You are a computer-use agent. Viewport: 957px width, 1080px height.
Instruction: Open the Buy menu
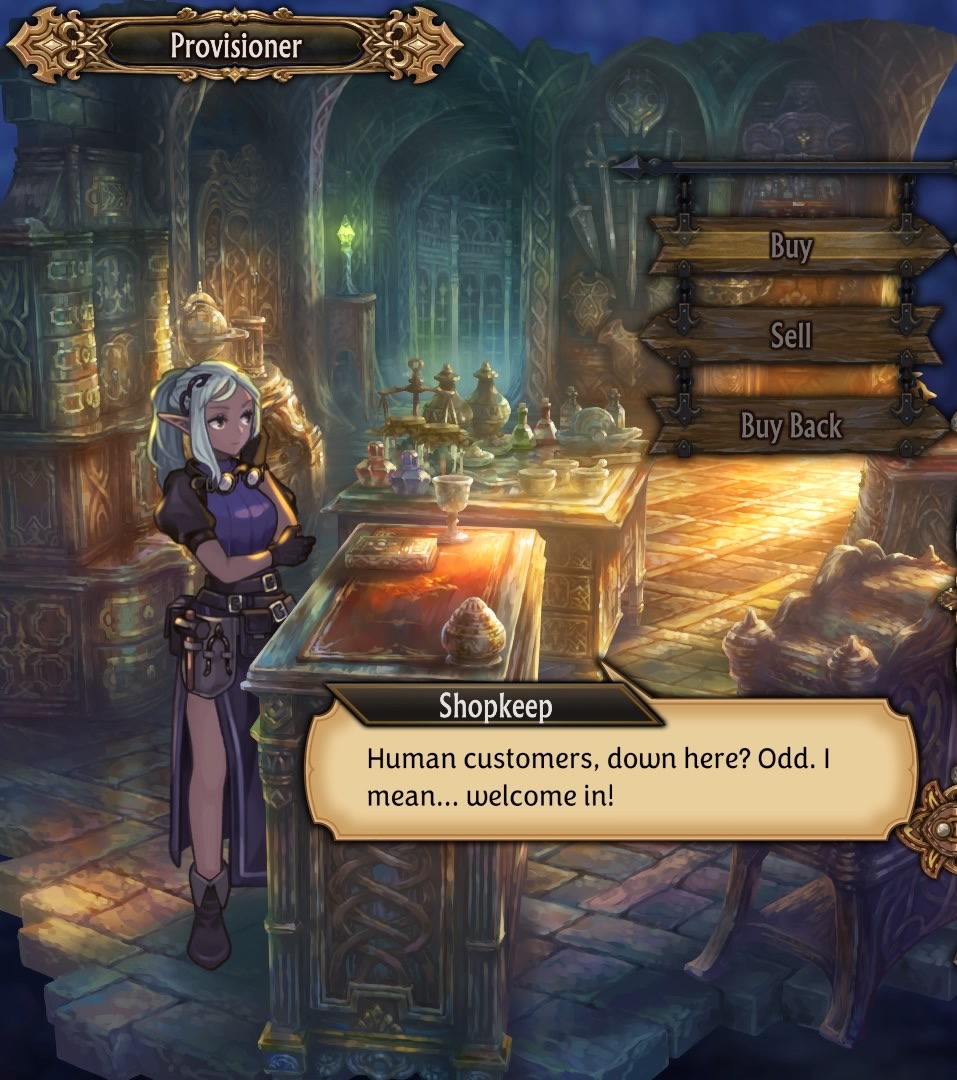792,246
